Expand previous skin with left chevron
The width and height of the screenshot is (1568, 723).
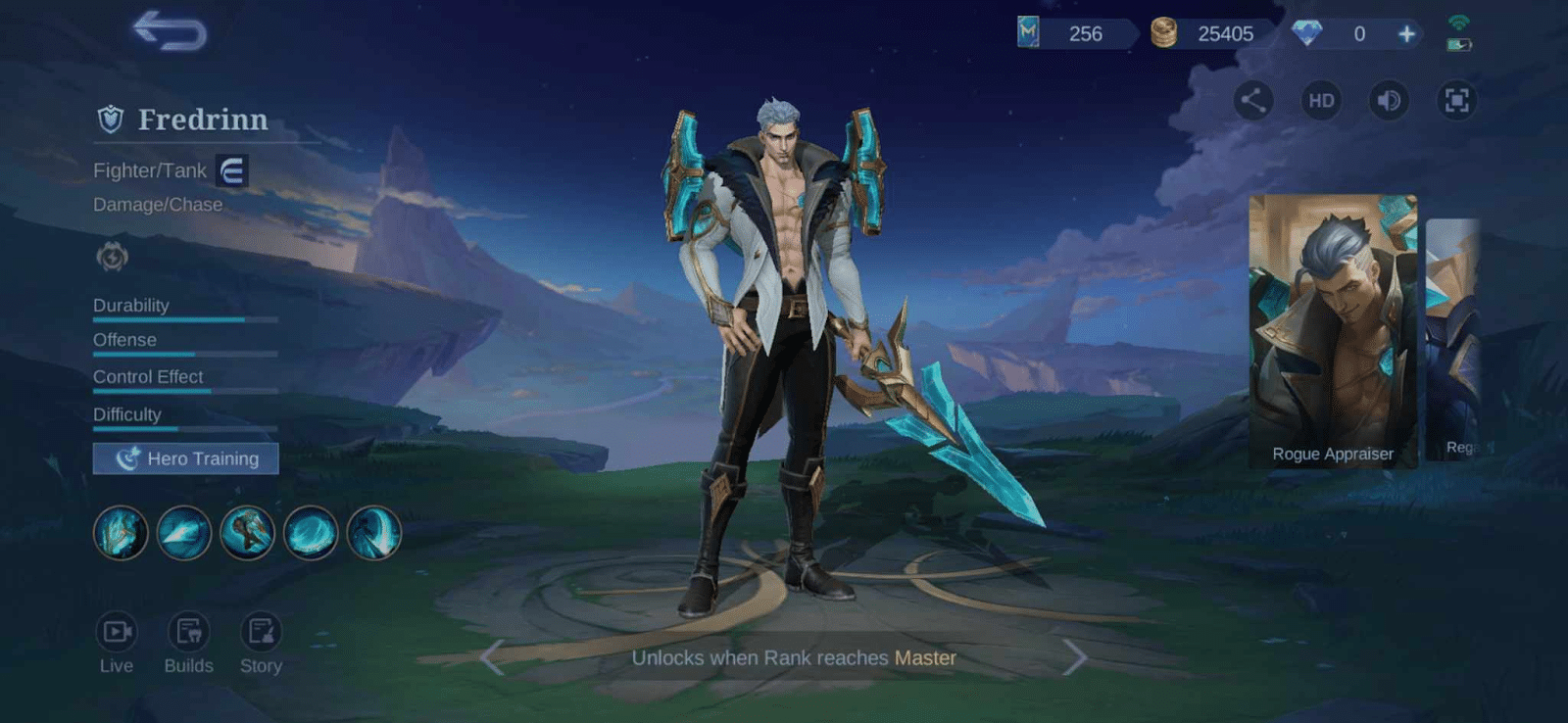[489, 658]
